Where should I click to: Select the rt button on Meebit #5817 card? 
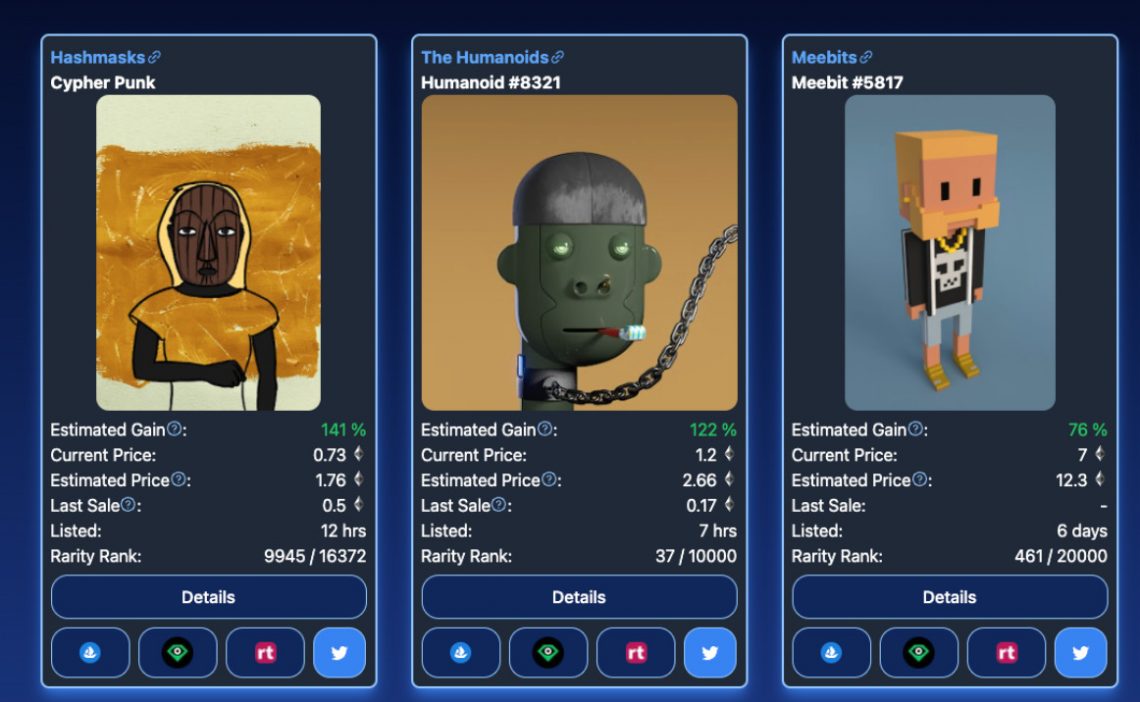1006,653
